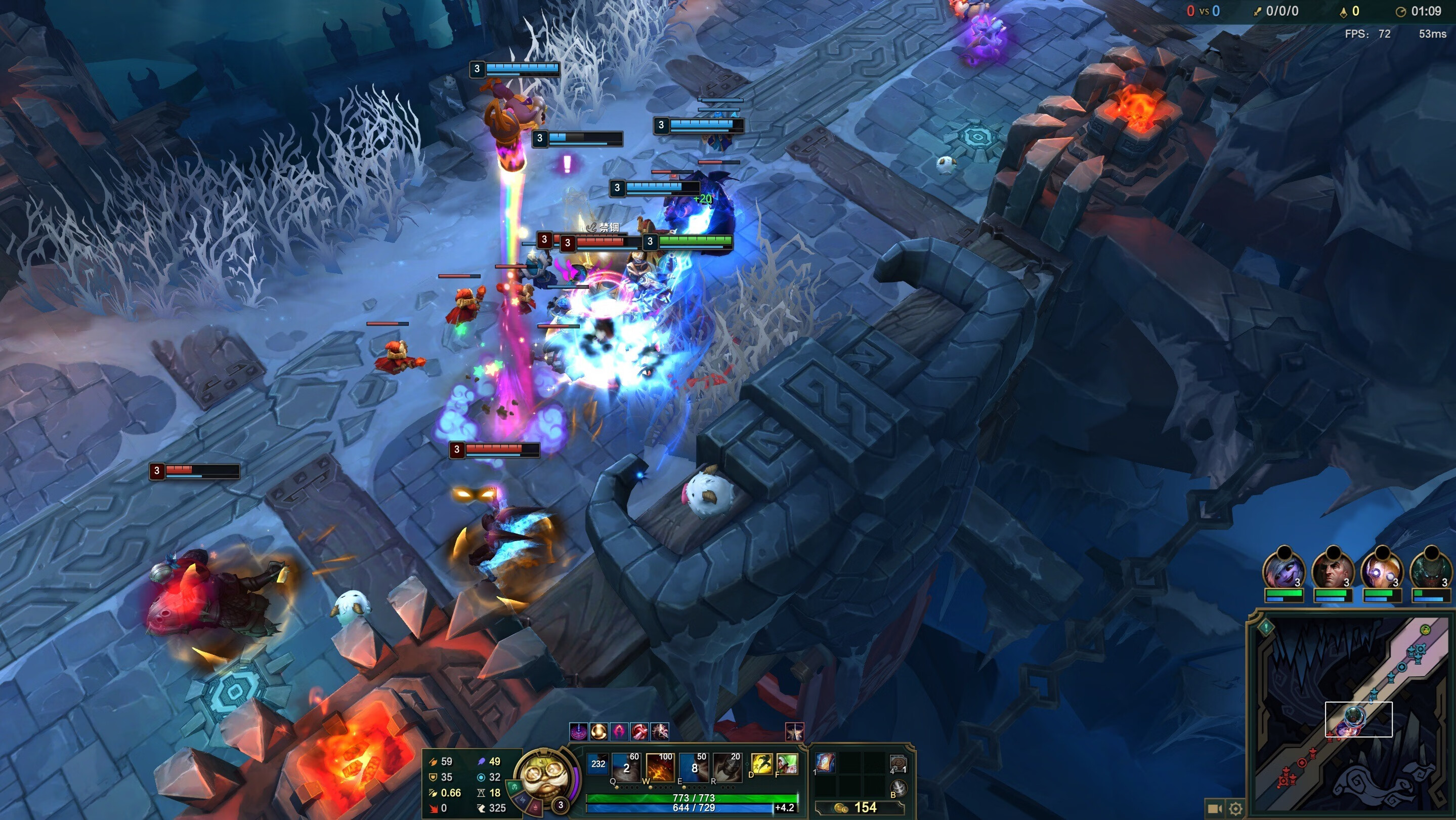Viewport: 1456px width, 820px height.
Task: Select the blue tome item slot
Action: point(826,763)
